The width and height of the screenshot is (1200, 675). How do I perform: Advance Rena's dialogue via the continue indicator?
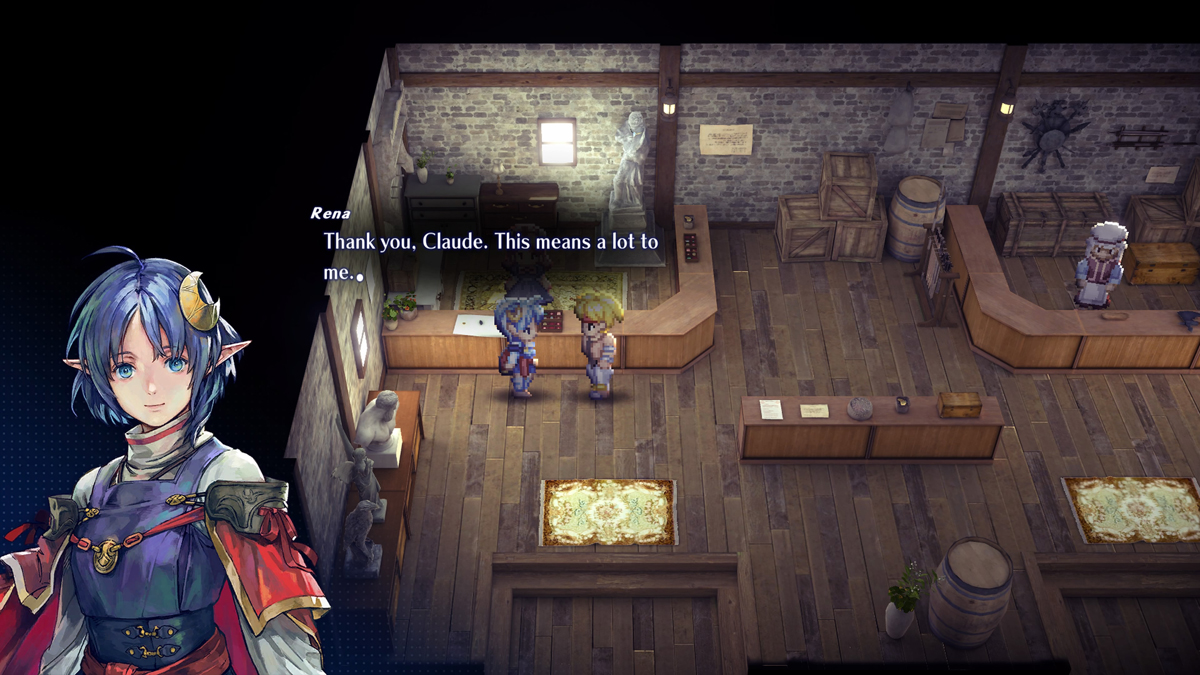(x=359, y=277)
